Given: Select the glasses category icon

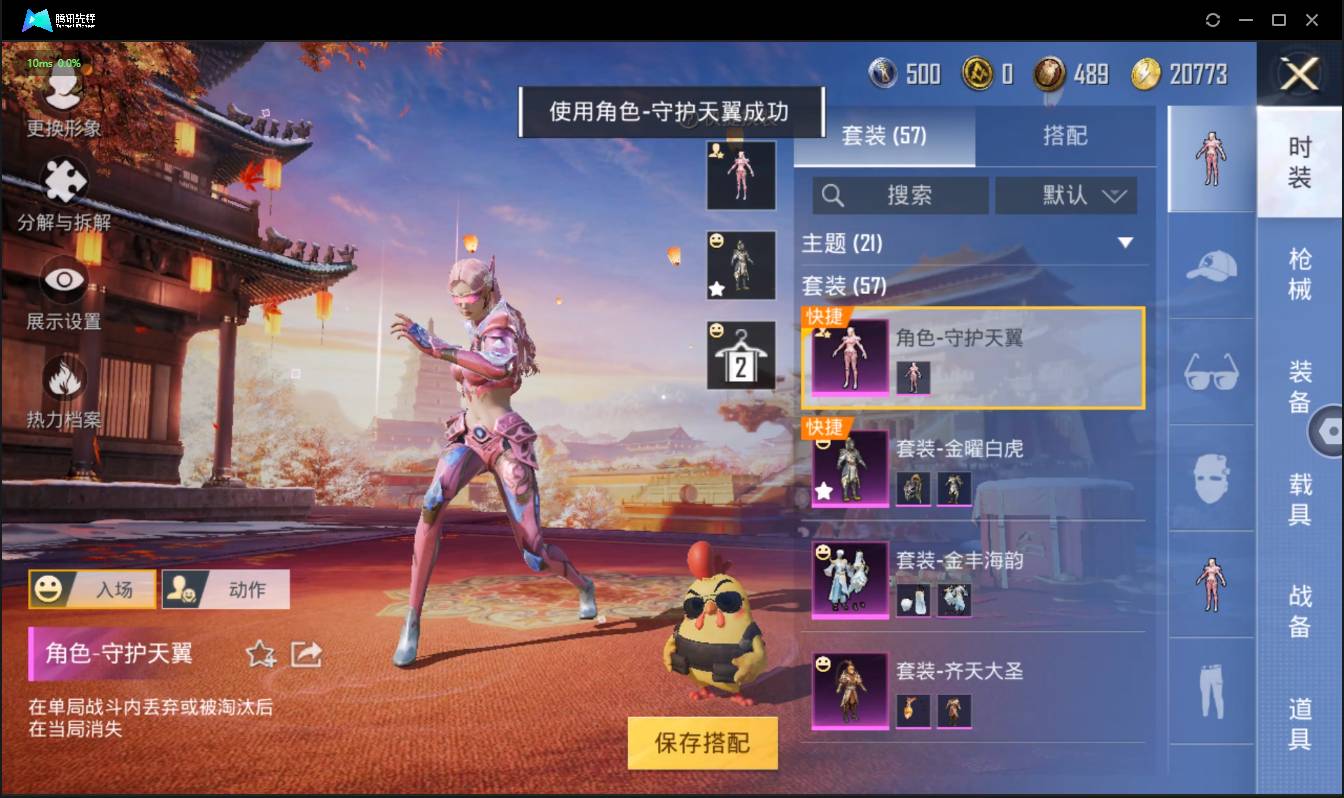Looking at the screenshot, I should 1211,372.
